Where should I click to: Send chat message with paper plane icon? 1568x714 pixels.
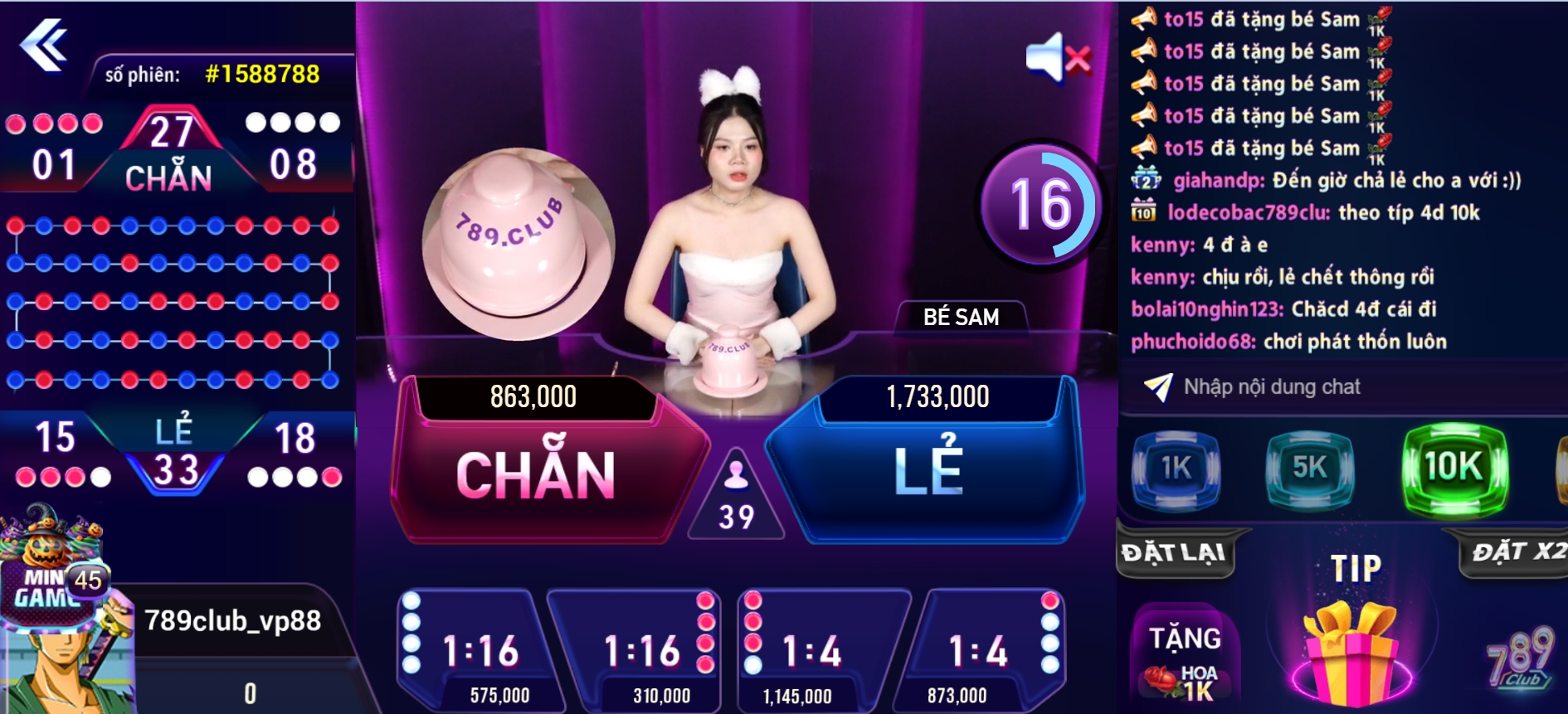[x=1157, y=386]
